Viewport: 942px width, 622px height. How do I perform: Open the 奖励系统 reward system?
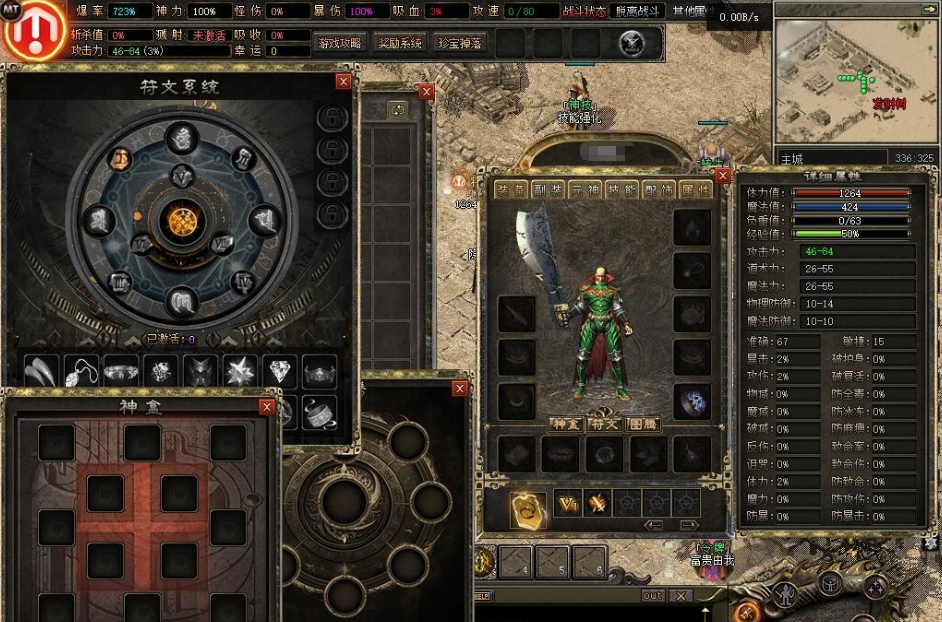point(399,43)
